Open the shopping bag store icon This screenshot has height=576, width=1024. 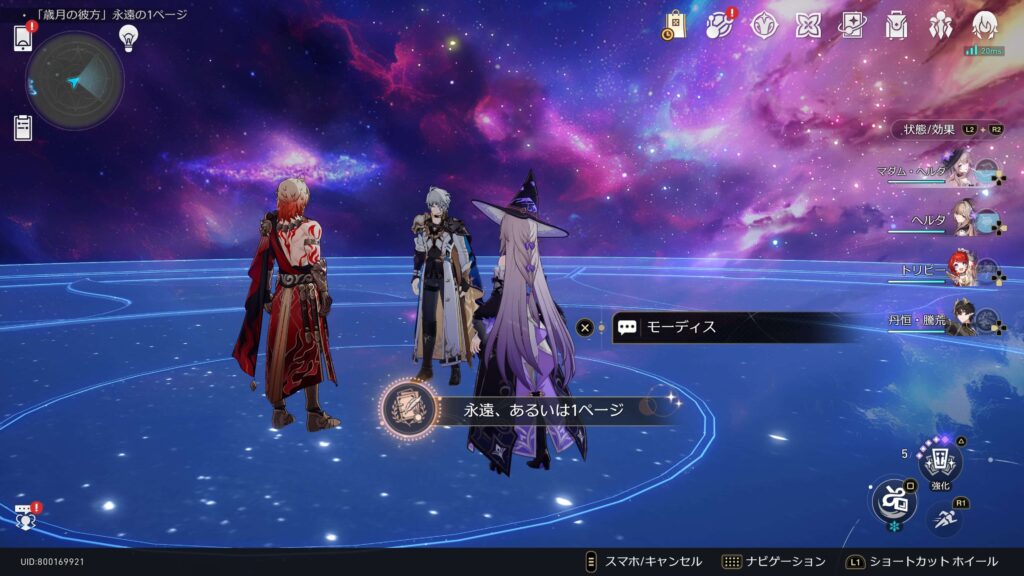[x=674, y=25]
